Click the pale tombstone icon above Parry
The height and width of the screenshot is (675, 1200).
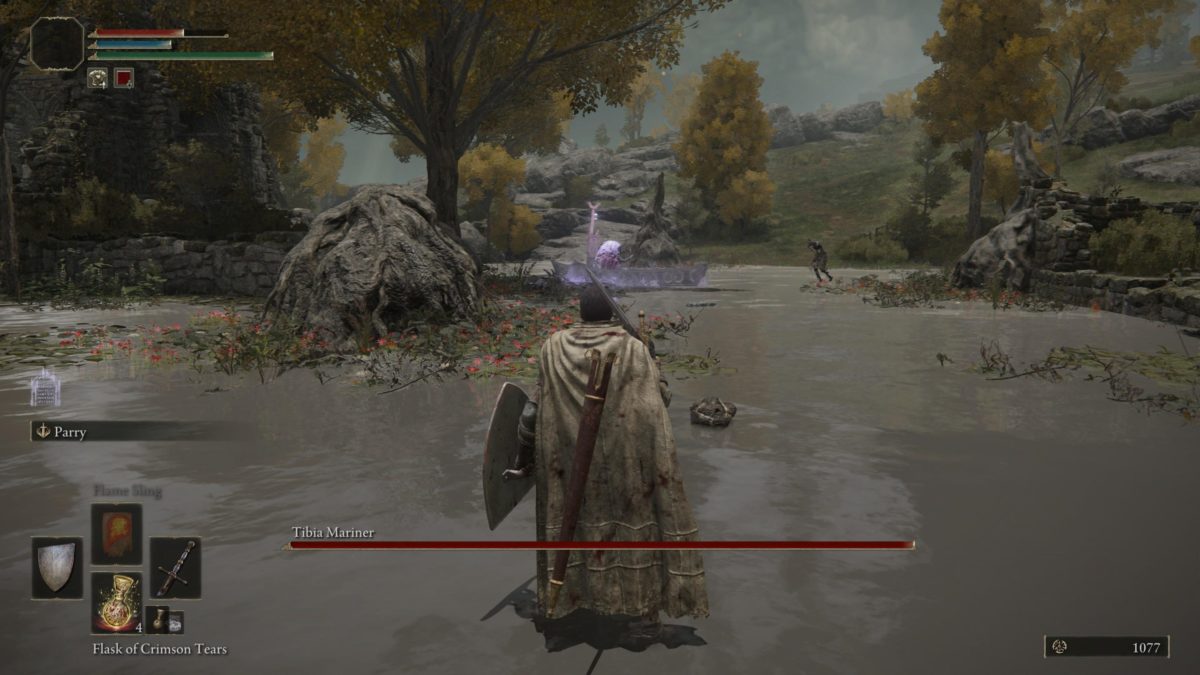tap(45, 388)
